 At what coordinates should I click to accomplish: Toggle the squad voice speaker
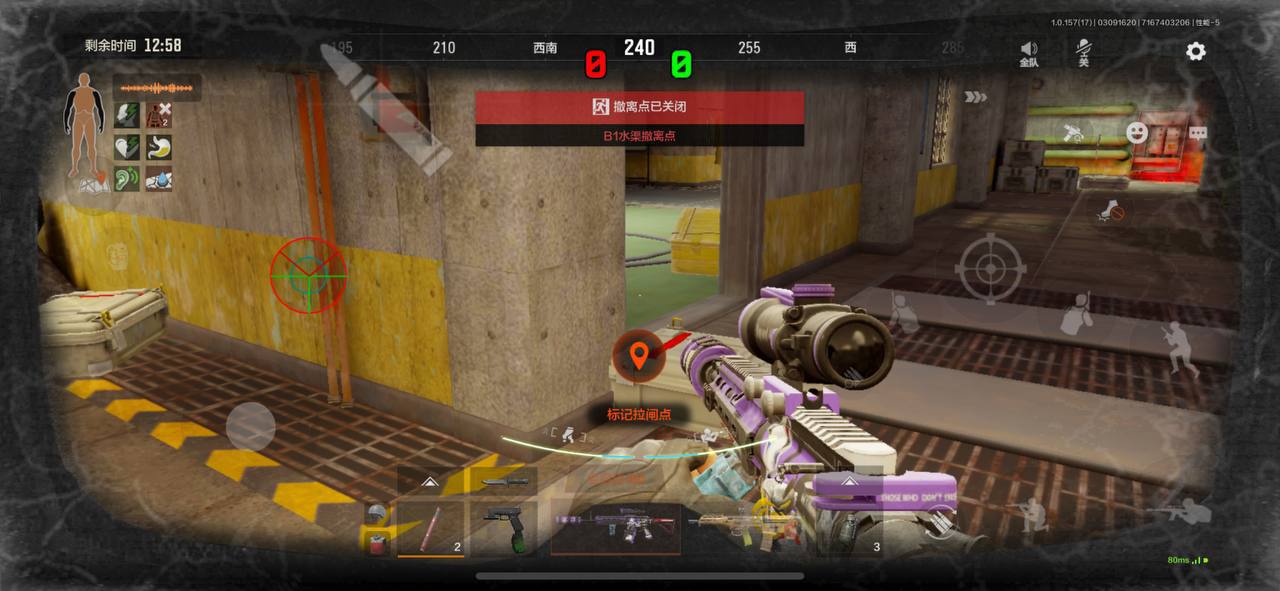1028,52
